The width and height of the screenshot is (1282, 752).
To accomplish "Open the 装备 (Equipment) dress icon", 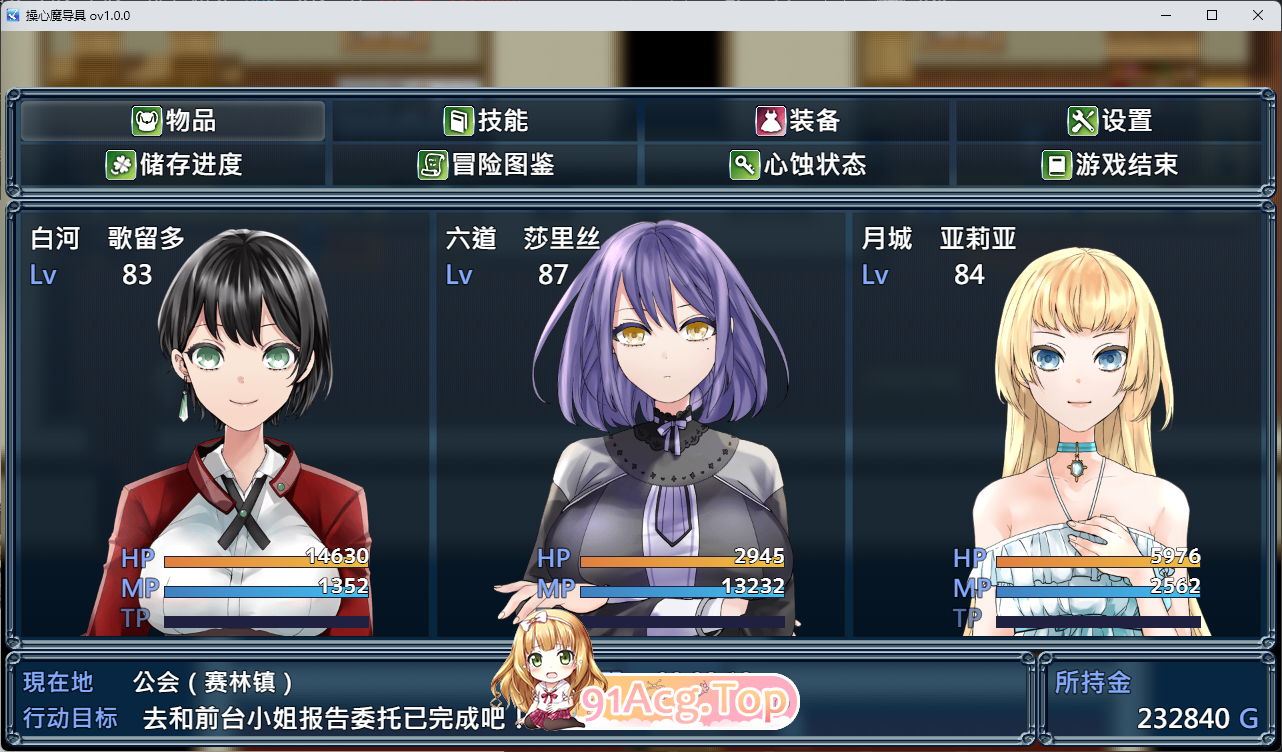I will (769, 119).
